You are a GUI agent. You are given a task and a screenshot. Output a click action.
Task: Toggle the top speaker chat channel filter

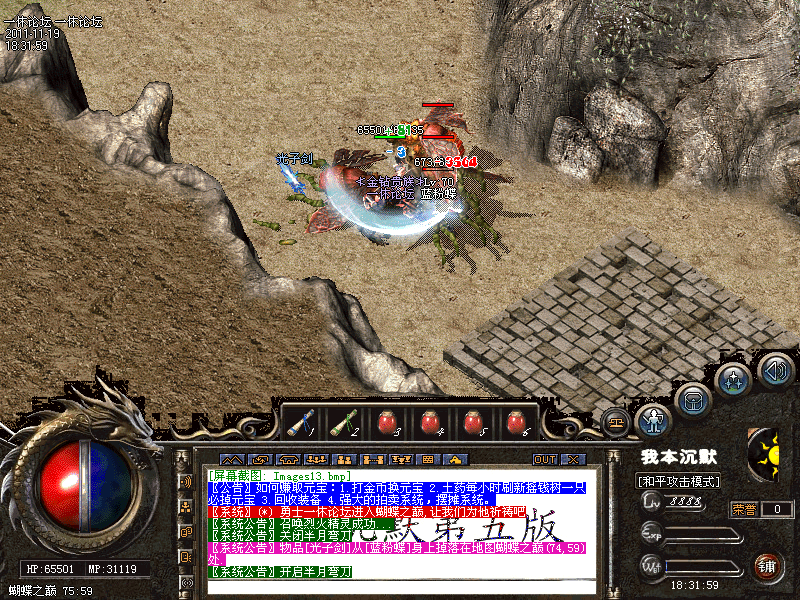pyautogui.click(x=185, y=481)
